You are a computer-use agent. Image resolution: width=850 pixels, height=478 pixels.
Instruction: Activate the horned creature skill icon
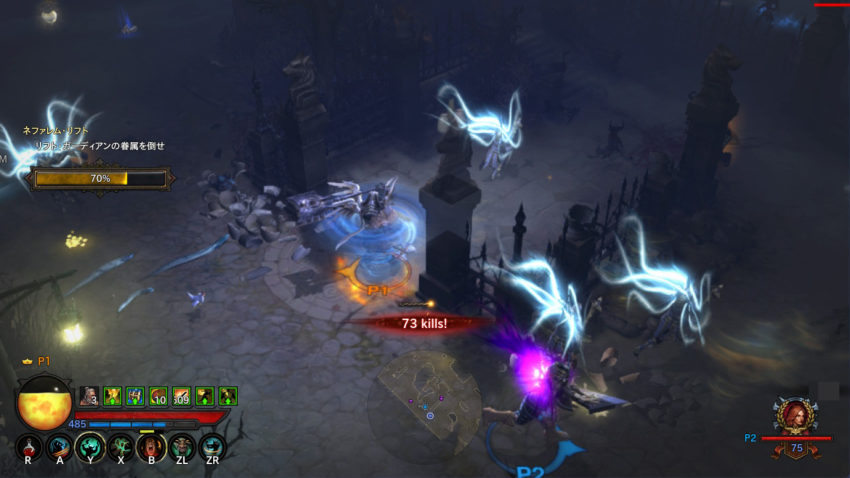181,446
